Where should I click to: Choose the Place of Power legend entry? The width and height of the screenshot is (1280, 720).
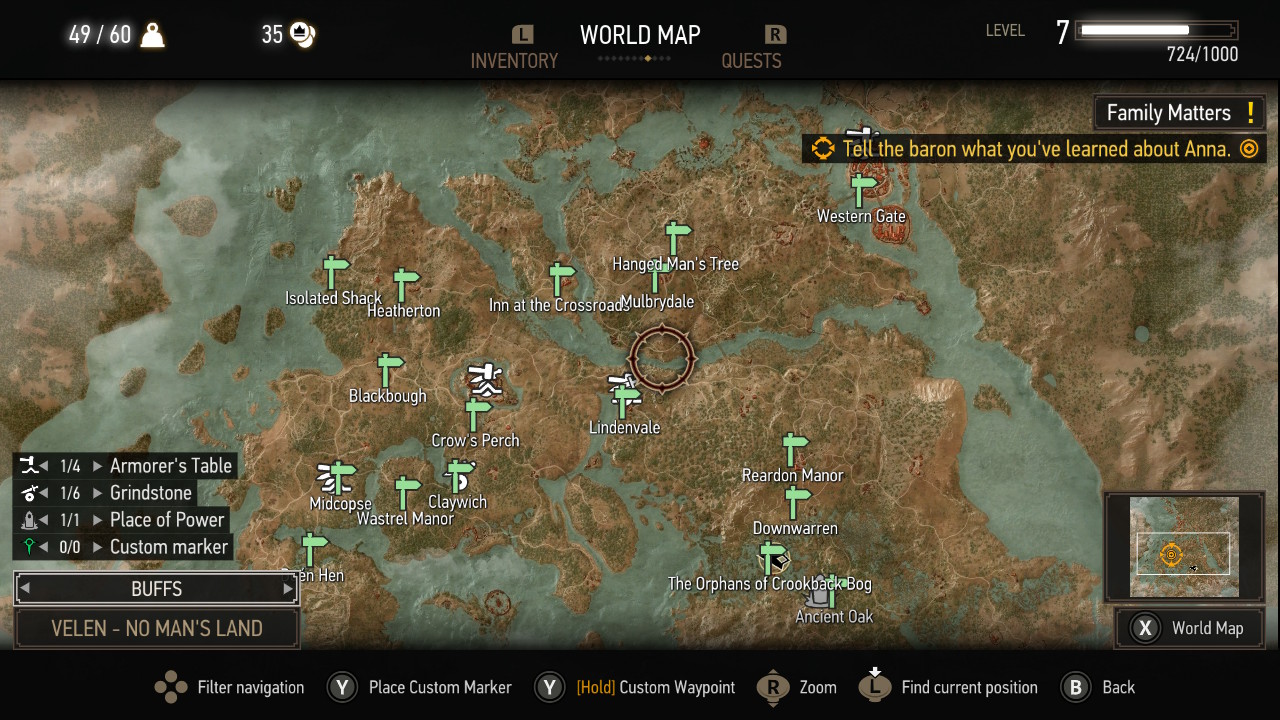pyautogui.click(x=166, y=520)
